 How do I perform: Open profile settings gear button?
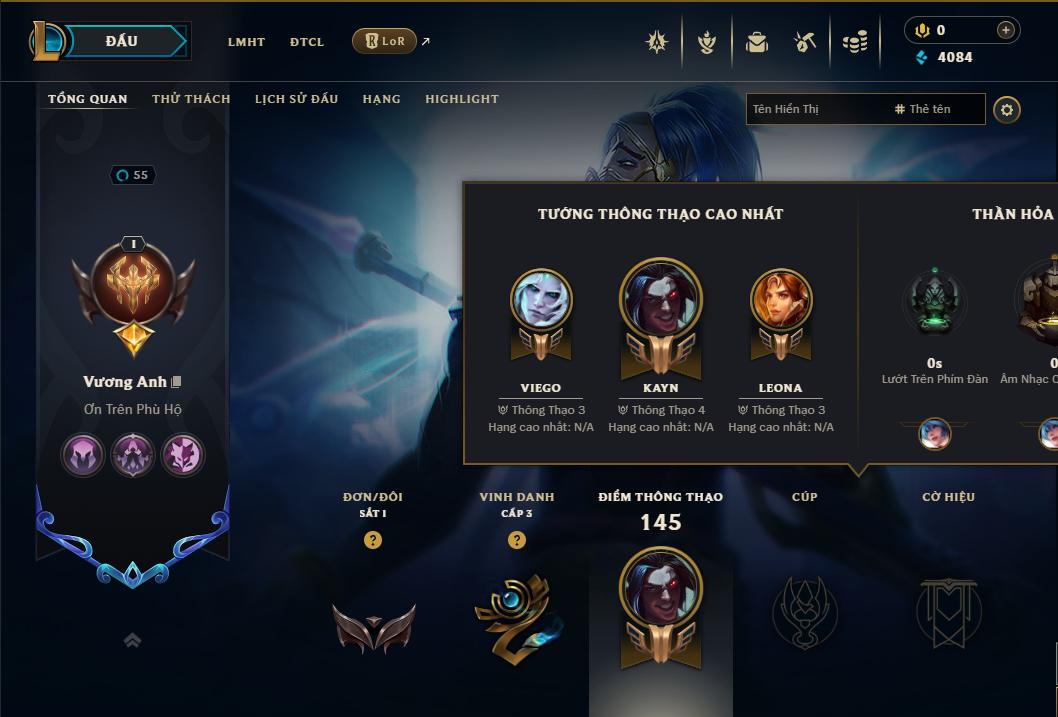[1007, 109]
